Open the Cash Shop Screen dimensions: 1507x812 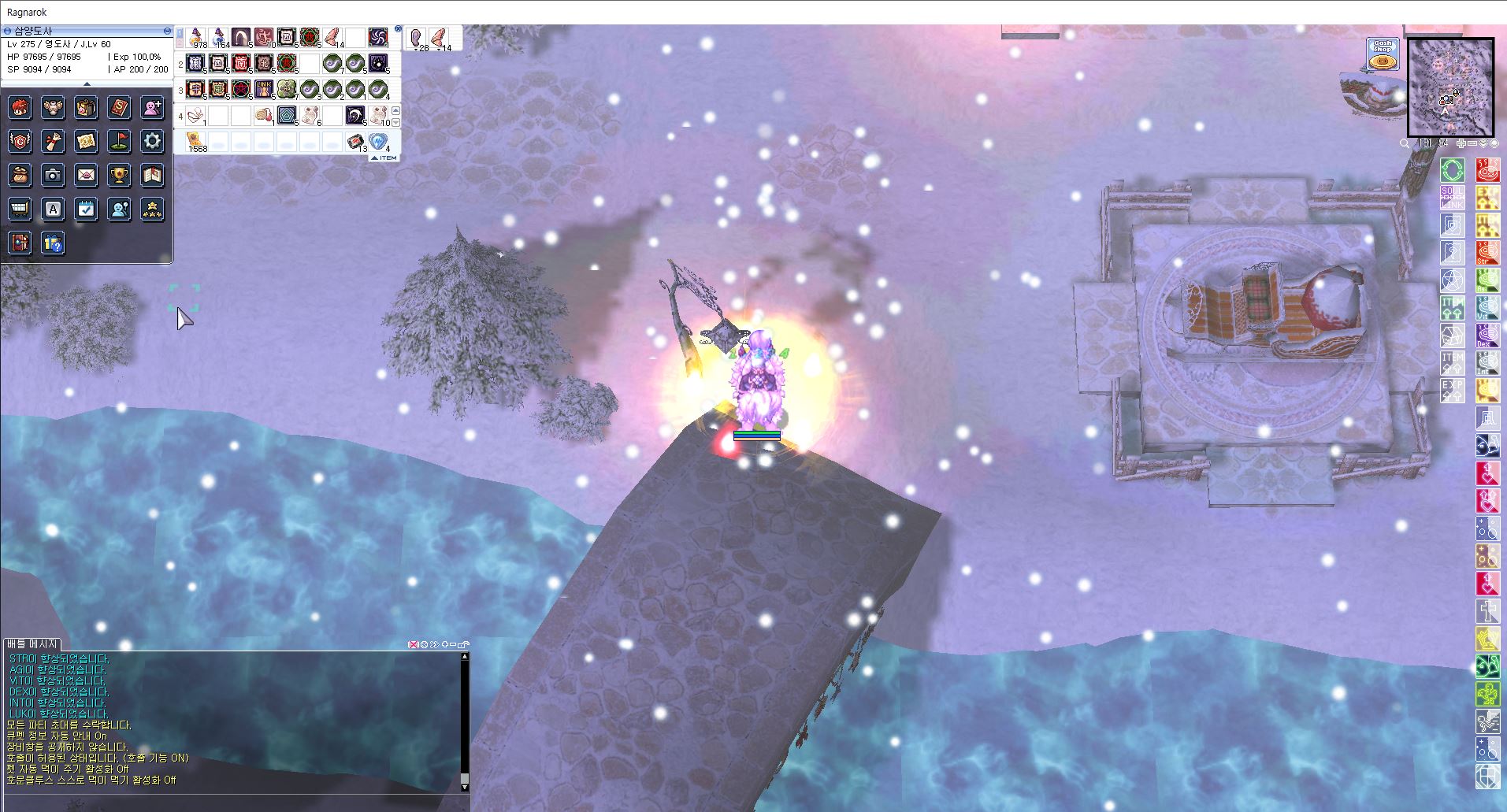[1383, 55]
